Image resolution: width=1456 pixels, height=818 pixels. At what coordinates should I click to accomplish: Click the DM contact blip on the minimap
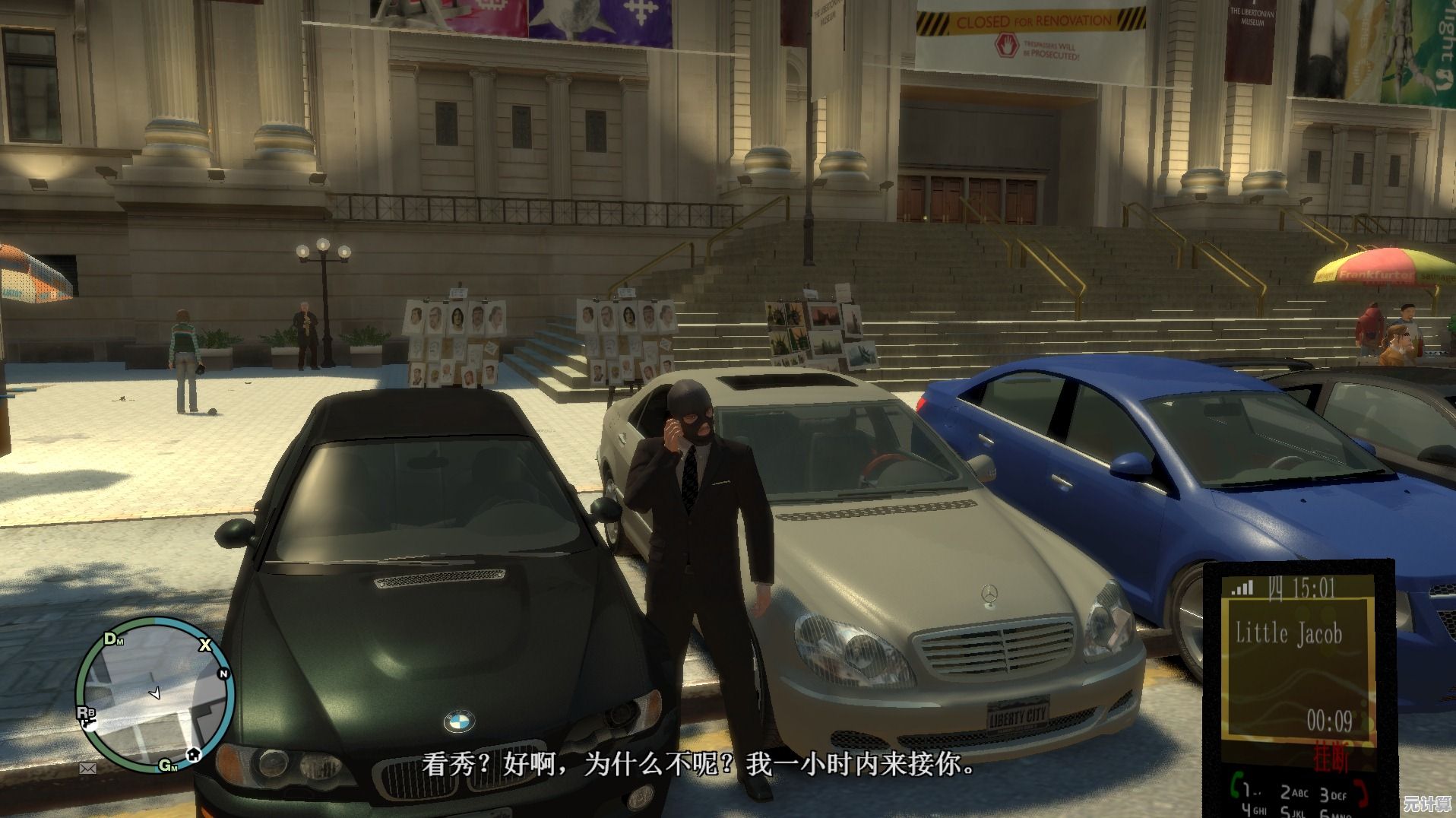tap(113, 639)
